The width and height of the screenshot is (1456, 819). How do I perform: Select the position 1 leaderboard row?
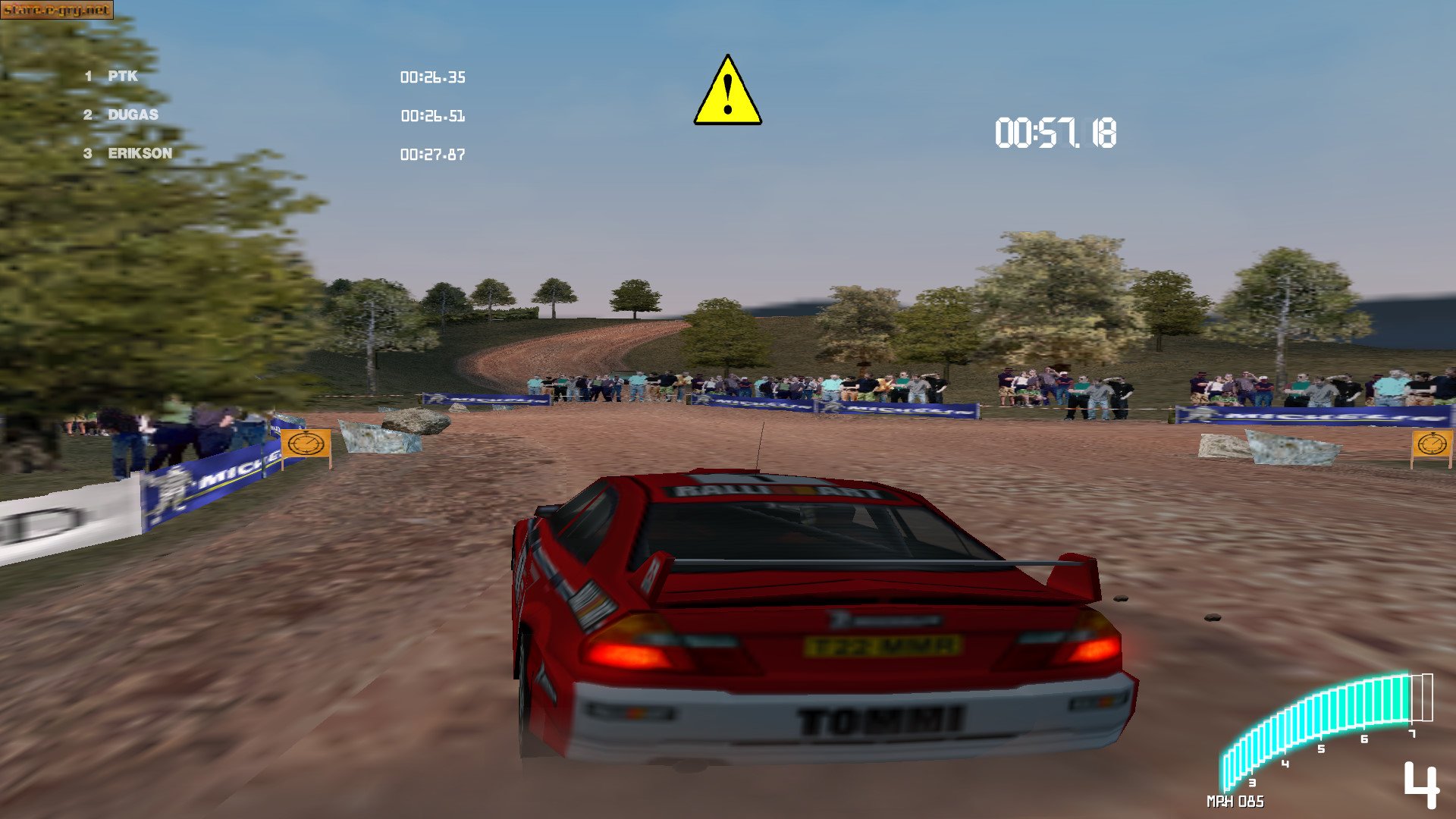click(121, 76)
